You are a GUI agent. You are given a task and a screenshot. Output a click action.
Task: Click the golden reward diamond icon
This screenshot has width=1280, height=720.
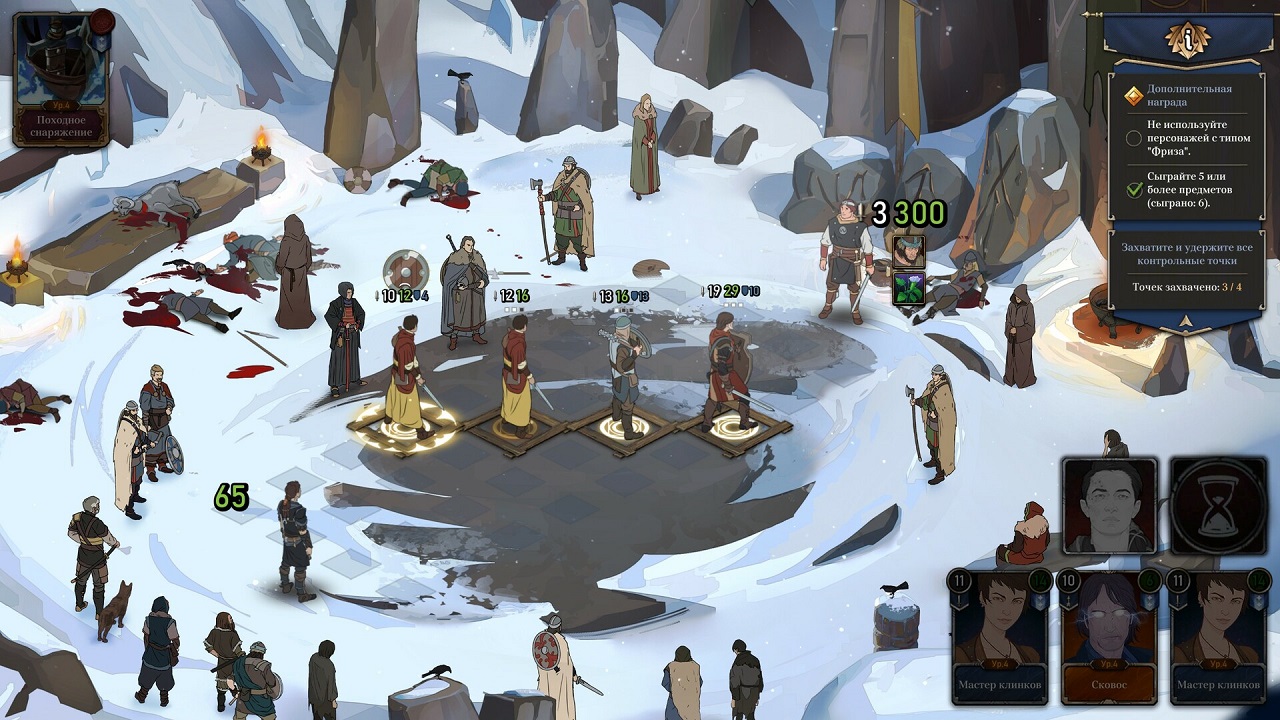click(x=1133, y=96)
